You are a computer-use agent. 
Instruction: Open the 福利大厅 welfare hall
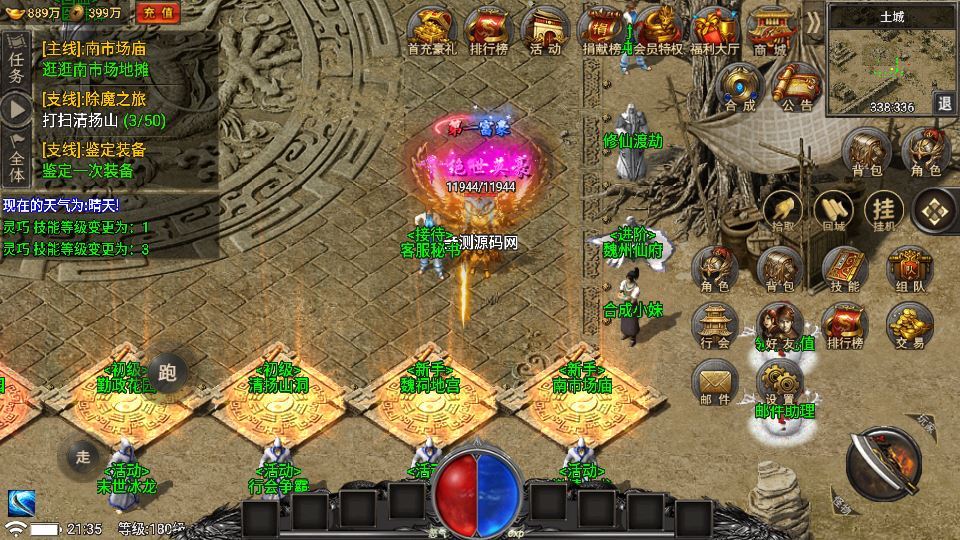pyautogui.click(x=715, y=30)
